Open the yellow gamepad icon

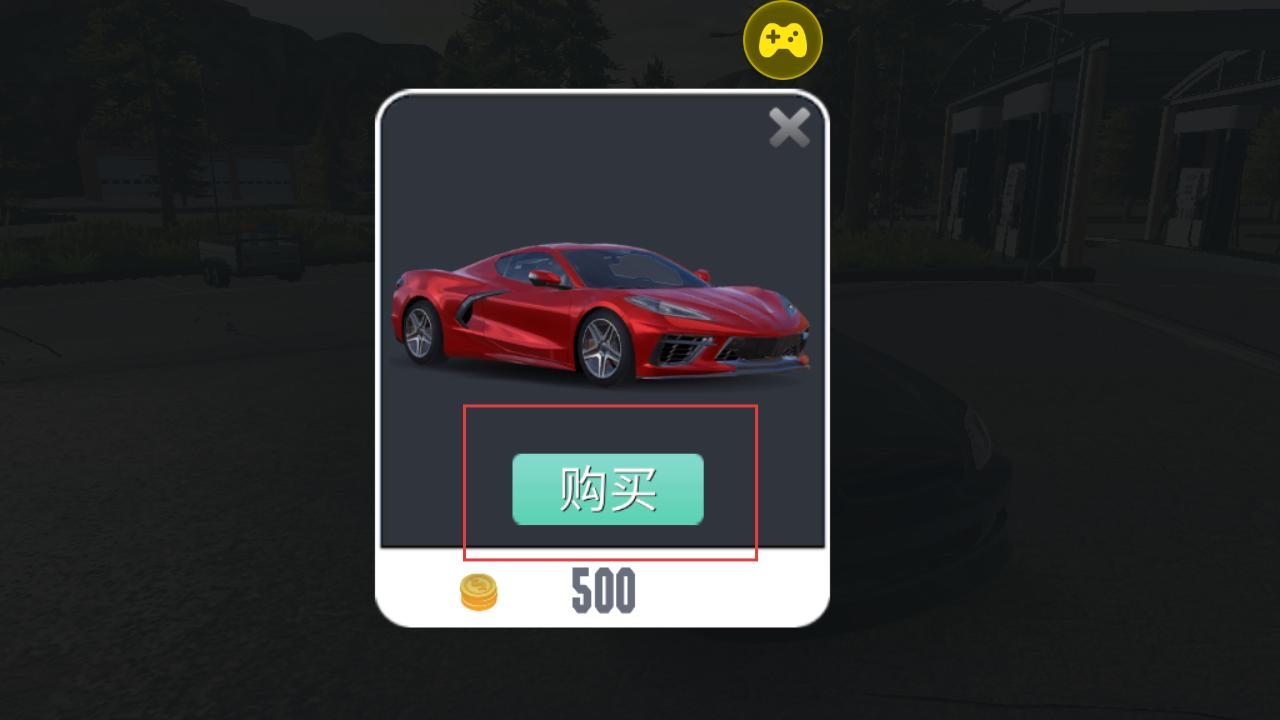point(783,41)
